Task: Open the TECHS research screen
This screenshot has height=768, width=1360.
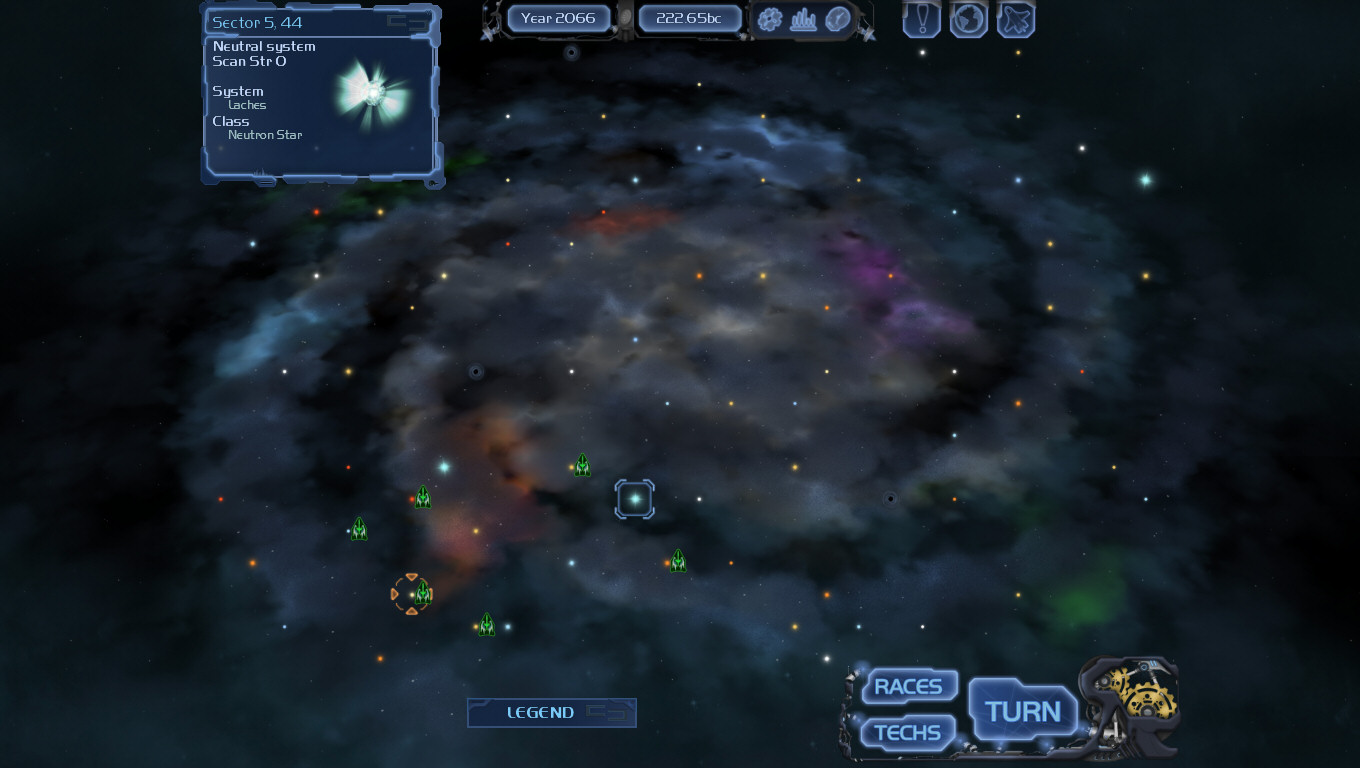Action: pyautogui.click(x=908, y=733)
